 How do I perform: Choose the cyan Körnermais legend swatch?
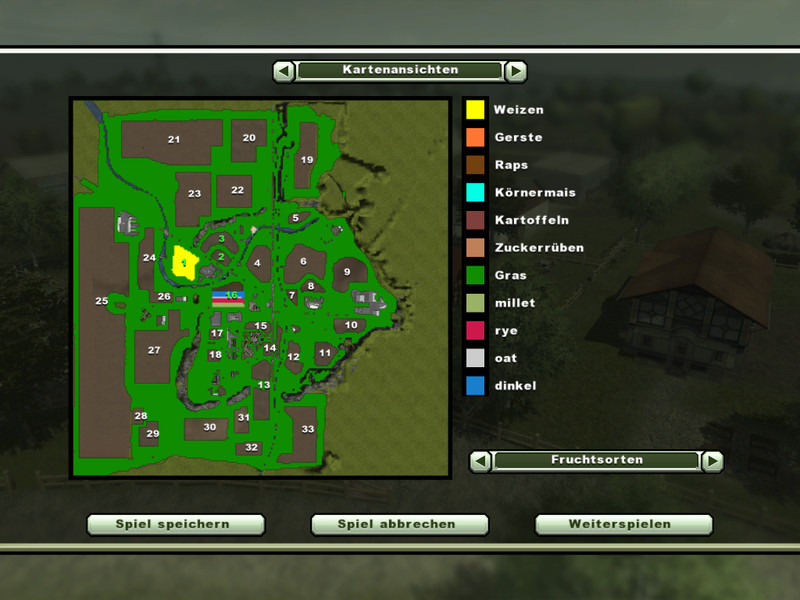click(x=475, y=192)
